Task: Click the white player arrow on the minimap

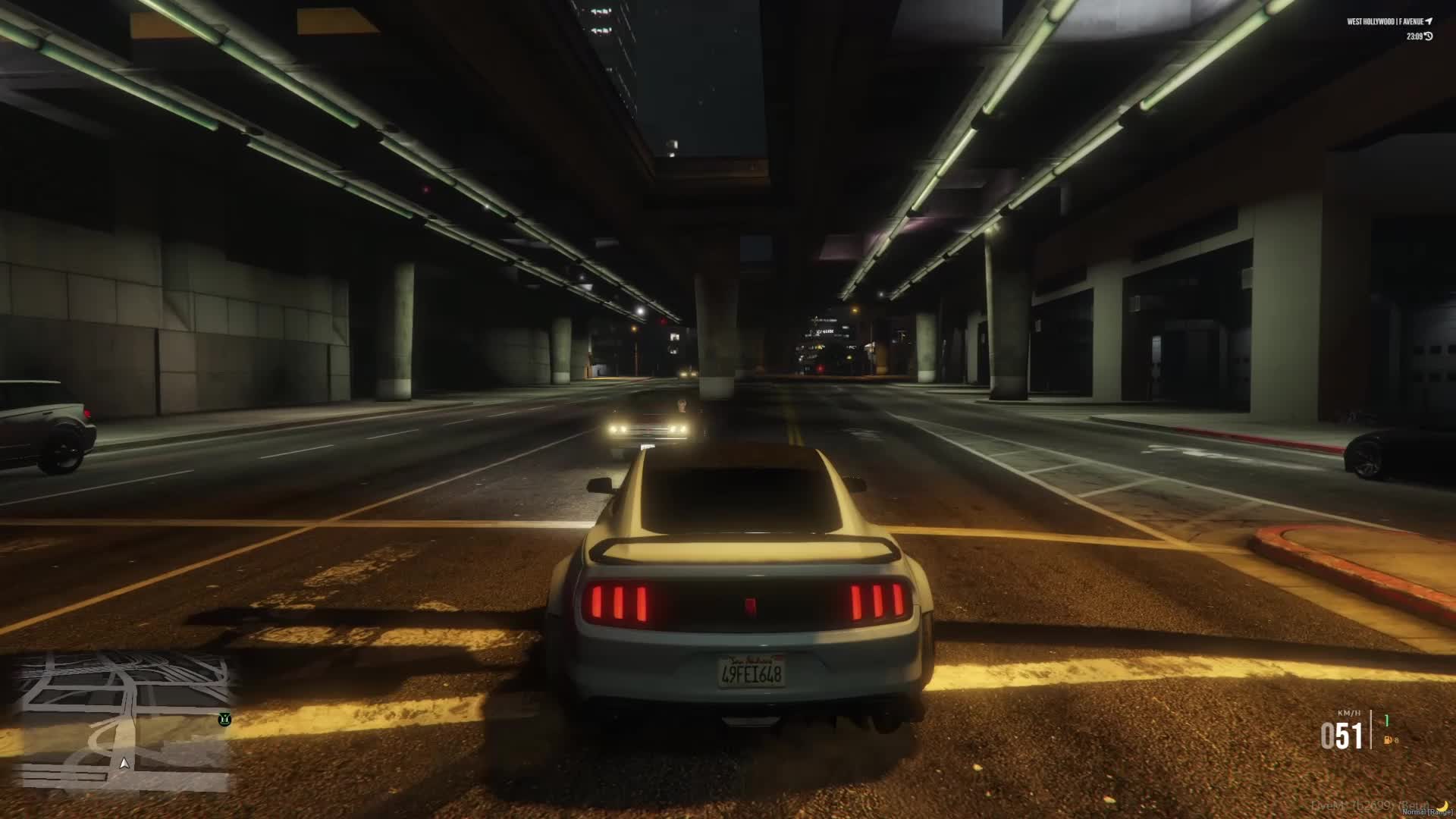Action: click(123, 763)
